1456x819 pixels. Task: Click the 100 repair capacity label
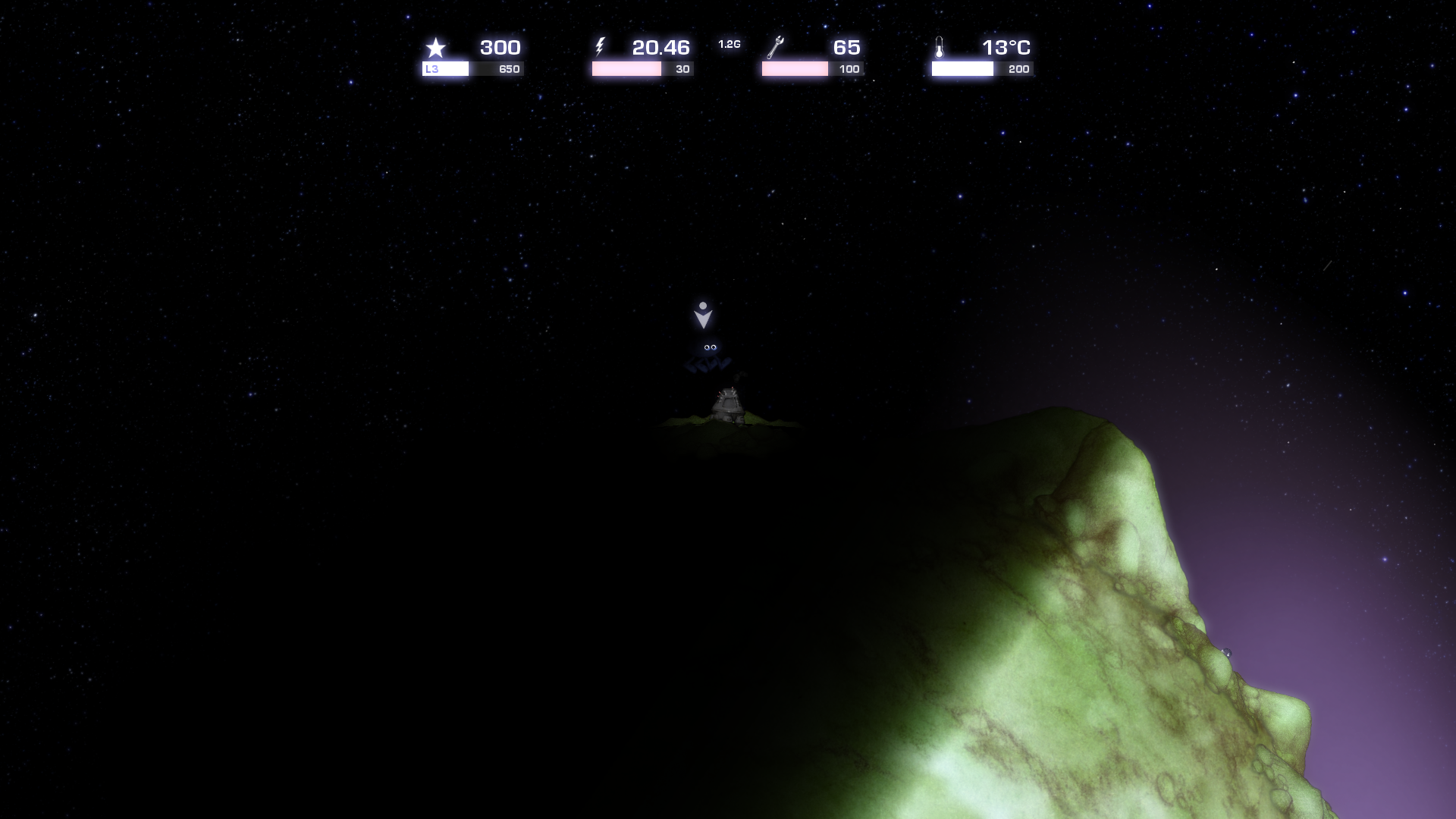(849, 68)
